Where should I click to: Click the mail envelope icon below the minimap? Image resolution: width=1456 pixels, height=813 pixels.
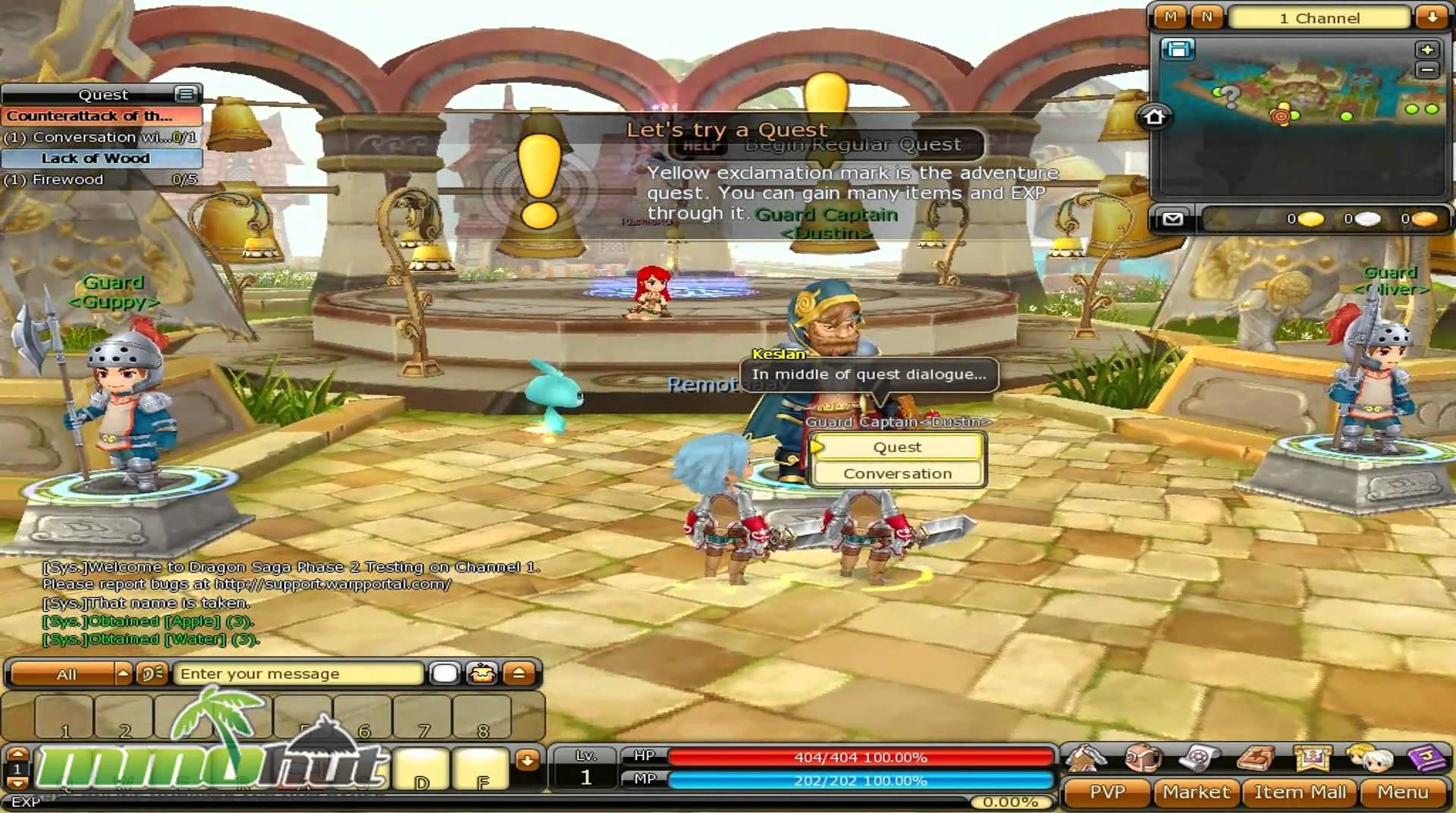1172,218
